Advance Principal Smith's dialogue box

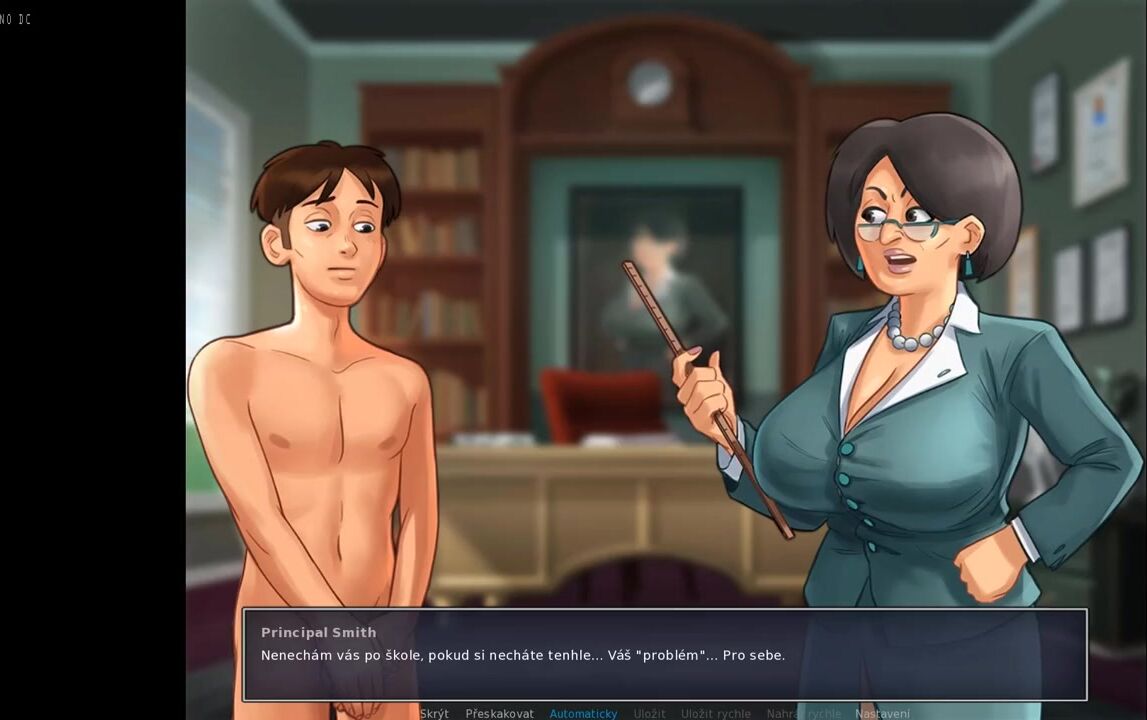point(664,654)
